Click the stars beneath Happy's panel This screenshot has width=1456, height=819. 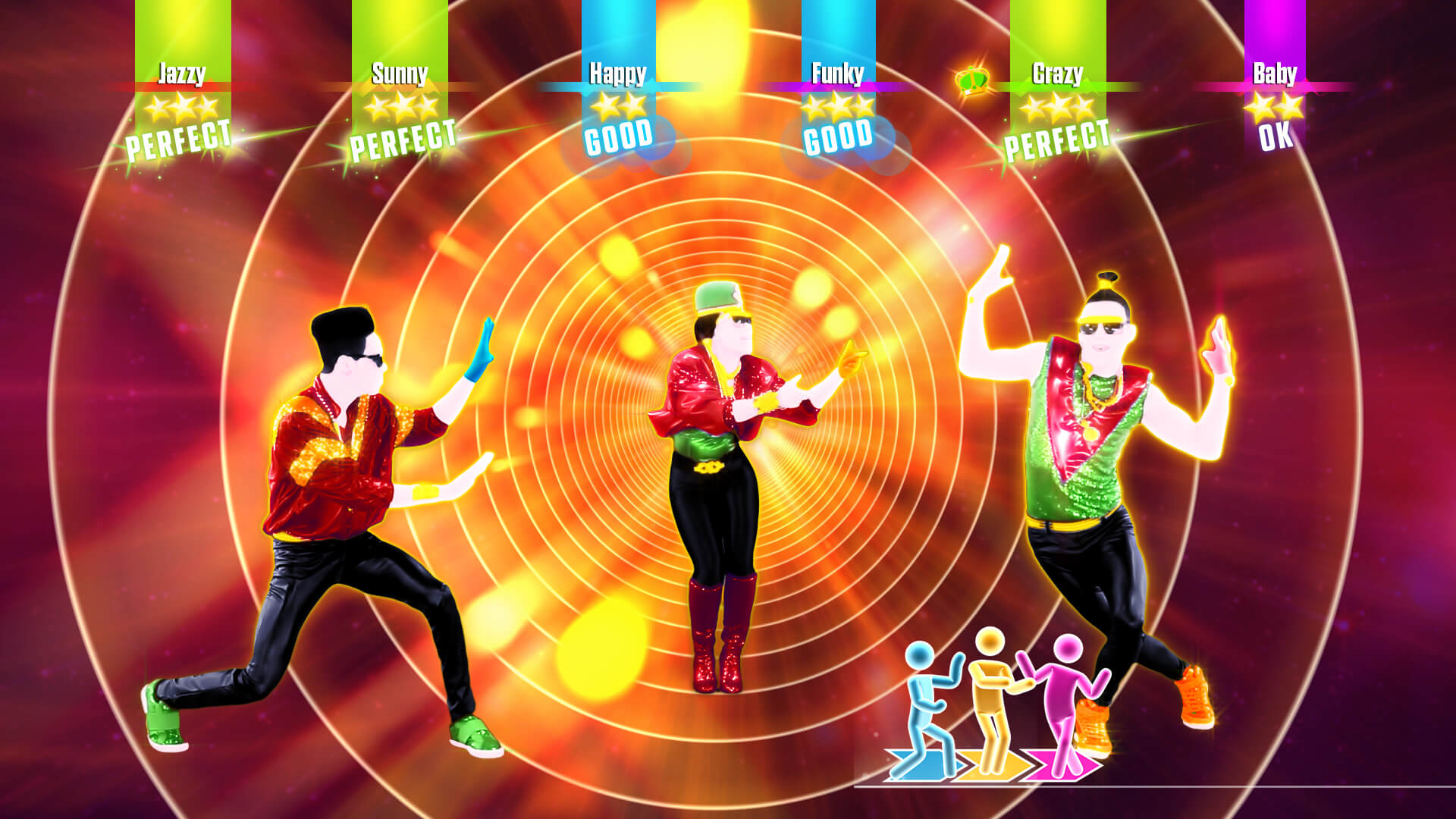617,108
